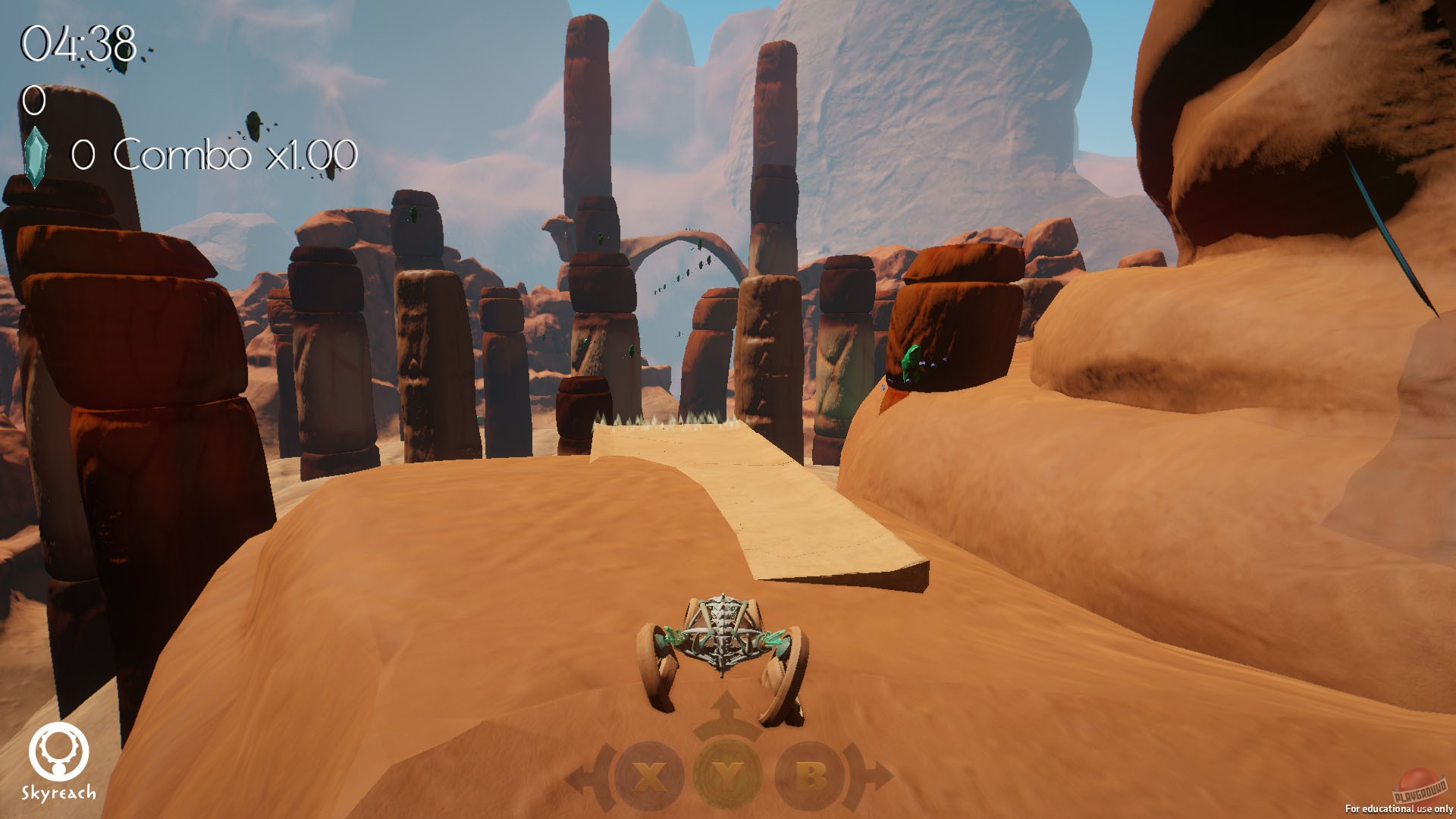Screen dimensions: 1456x819
Task: Click the 04:38 countdown timer
Action: (x=80, y=42)
